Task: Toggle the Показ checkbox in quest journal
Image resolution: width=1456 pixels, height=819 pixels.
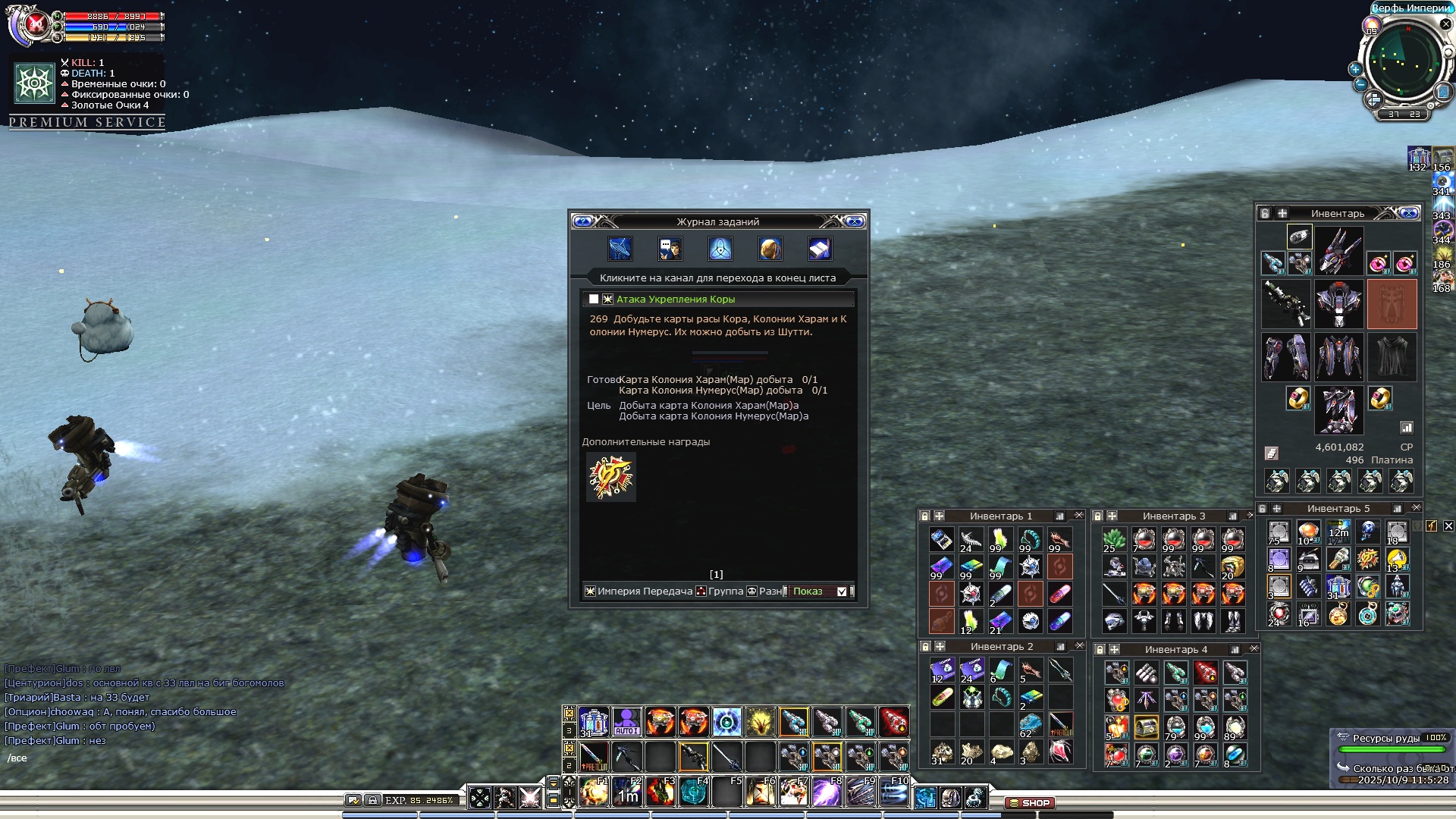Action: click(x=842, y=591)
